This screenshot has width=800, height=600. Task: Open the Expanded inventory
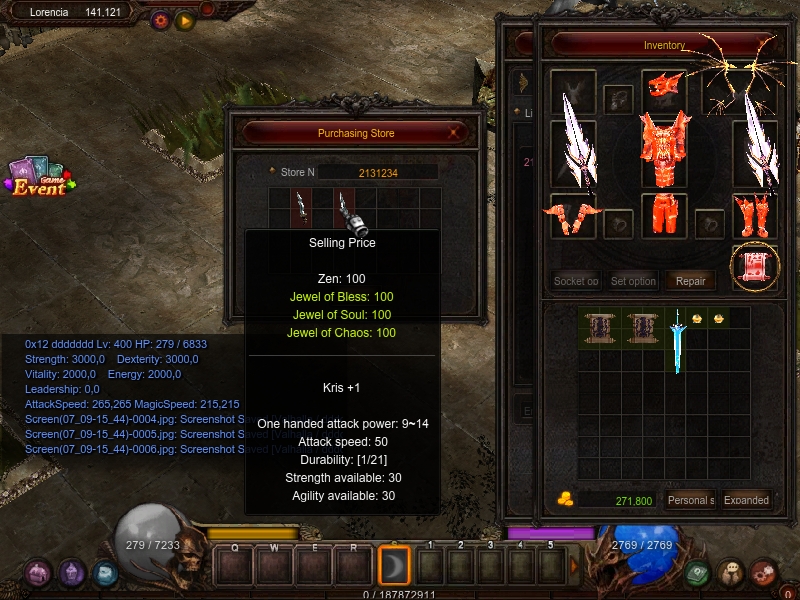[746, 500]
